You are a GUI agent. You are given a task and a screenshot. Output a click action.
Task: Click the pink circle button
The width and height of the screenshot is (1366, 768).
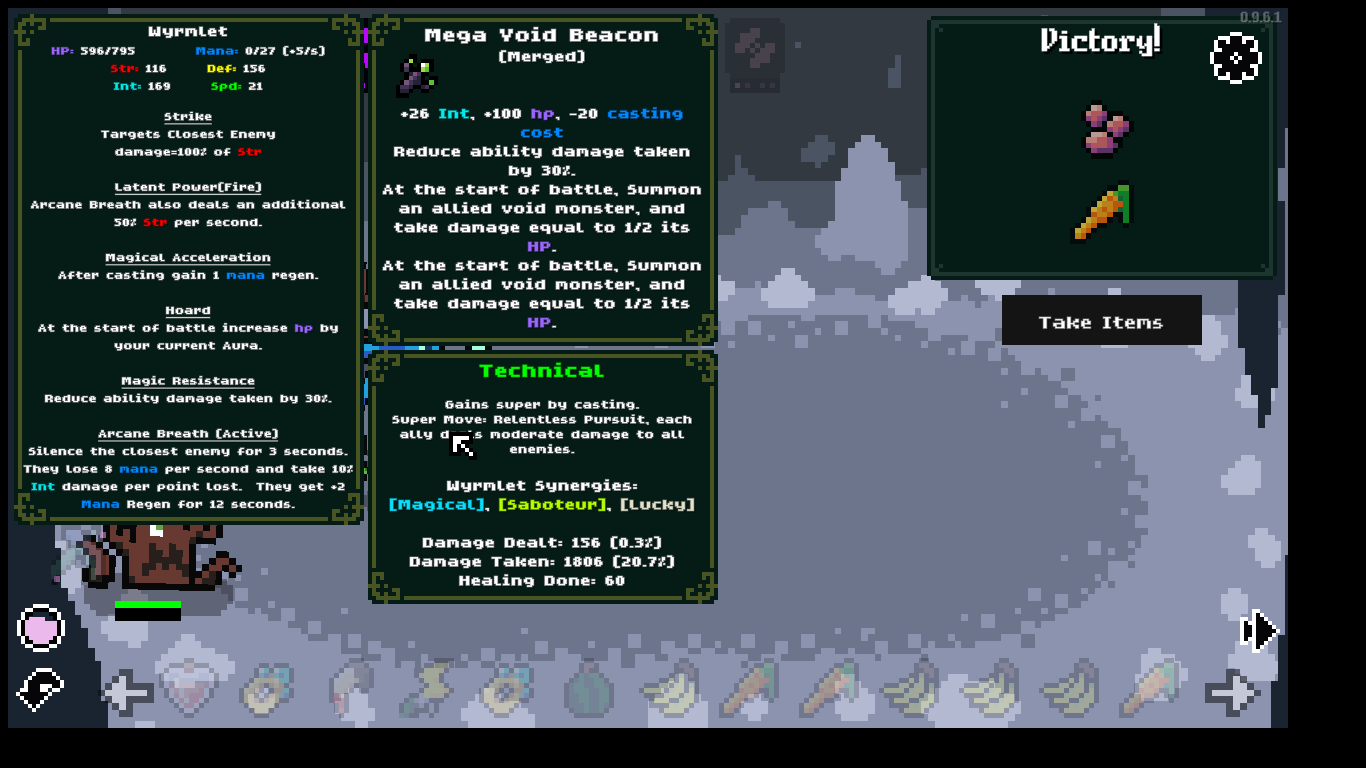coord(41,629)
